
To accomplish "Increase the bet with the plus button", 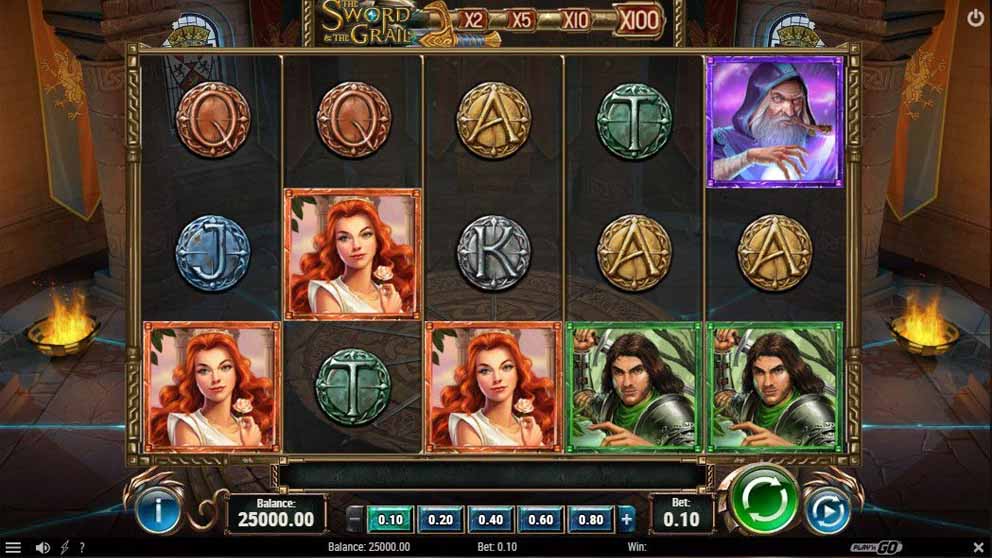I will click(627, 519).
